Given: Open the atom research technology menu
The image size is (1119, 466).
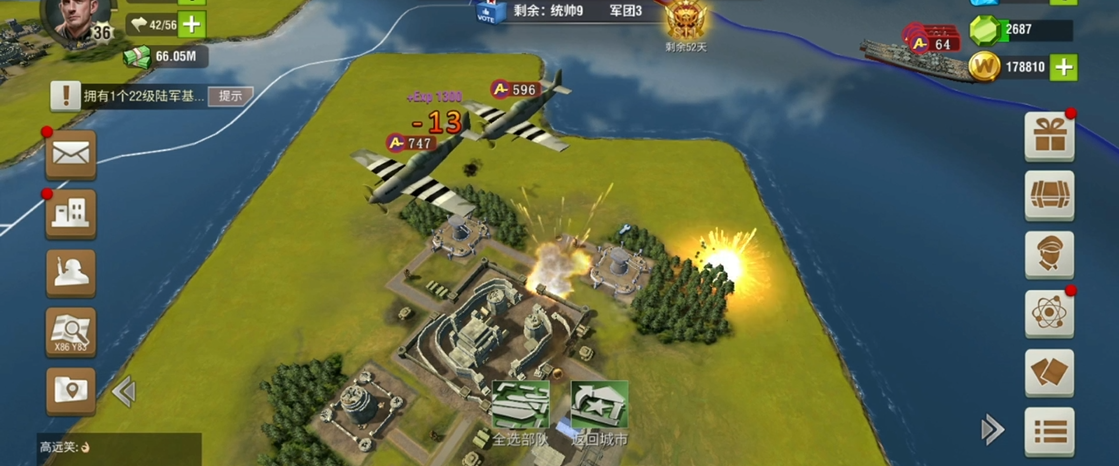Looking at the screenshot, I should tap(1049, 314).
